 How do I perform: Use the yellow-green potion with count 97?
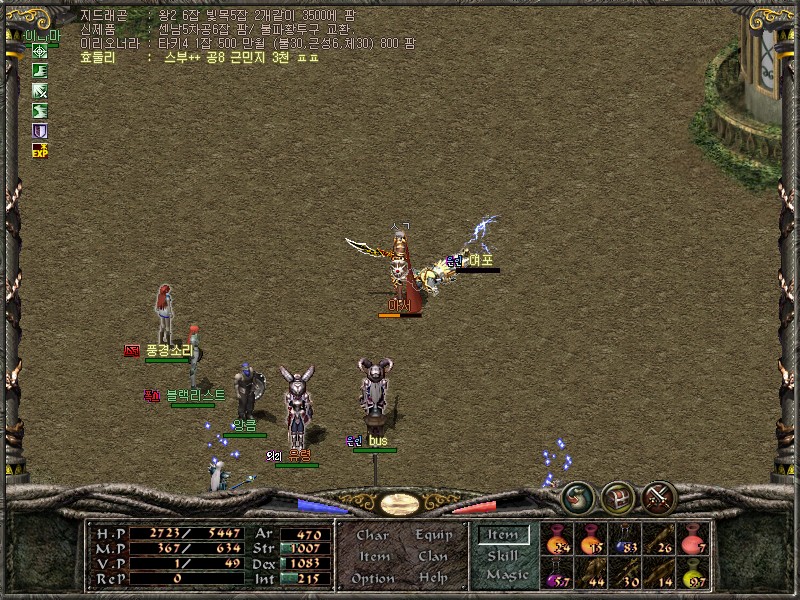coord(692,574)
